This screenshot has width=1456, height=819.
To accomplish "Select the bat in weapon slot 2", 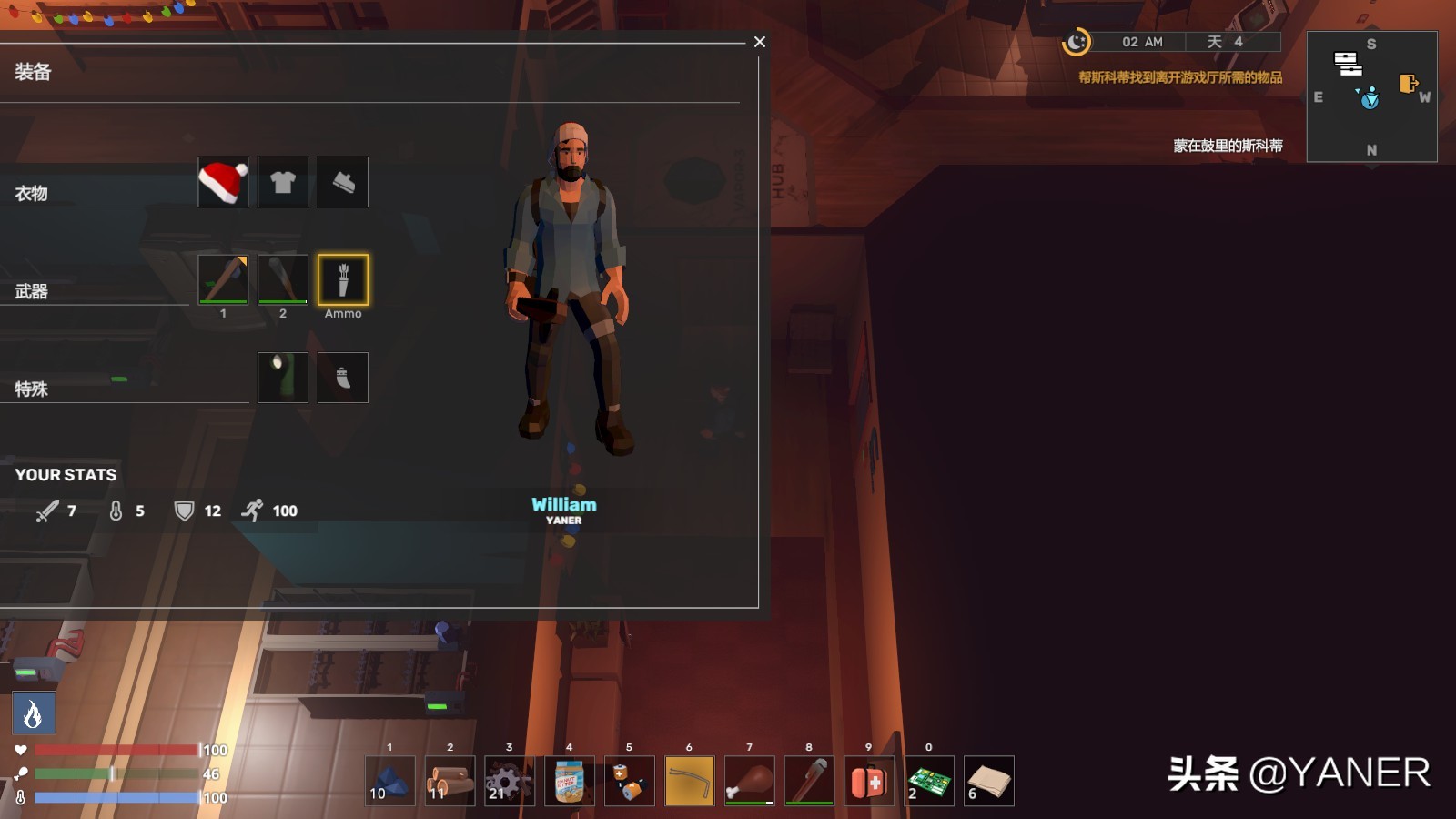I will click(283, 279).
